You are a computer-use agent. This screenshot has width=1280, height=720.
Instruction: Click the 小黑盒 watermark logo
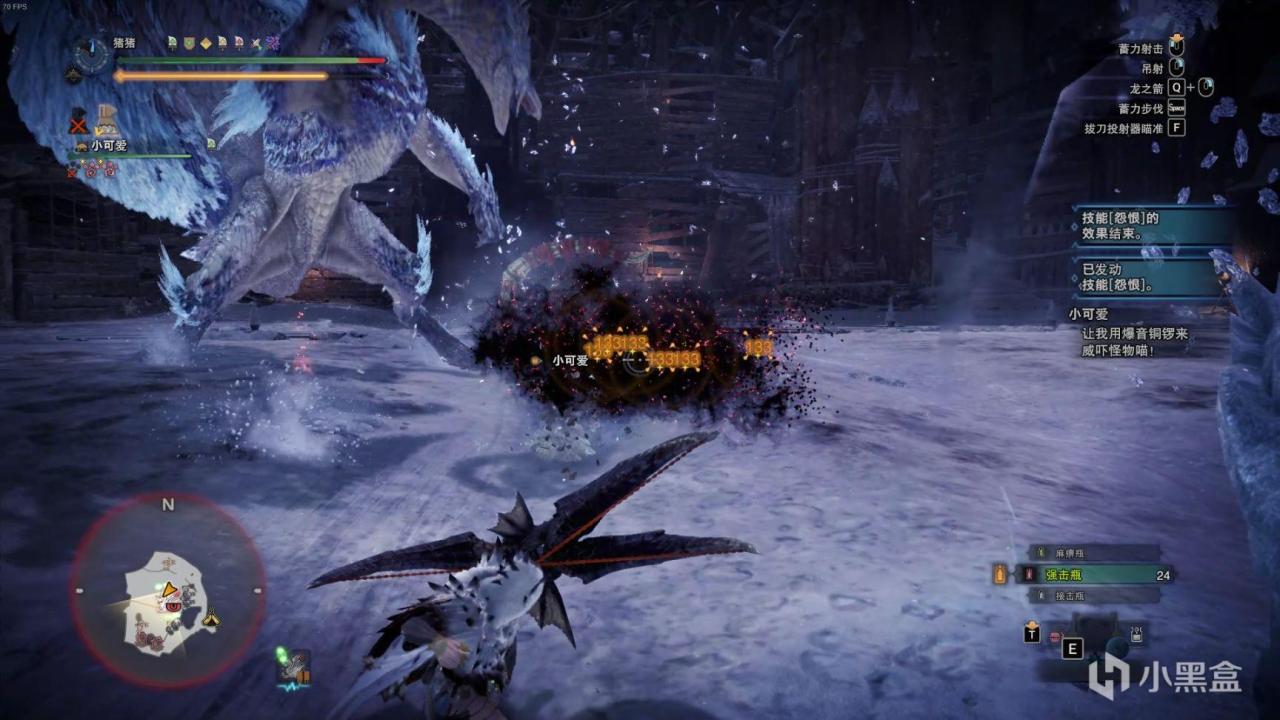[x=1164, y=677]
